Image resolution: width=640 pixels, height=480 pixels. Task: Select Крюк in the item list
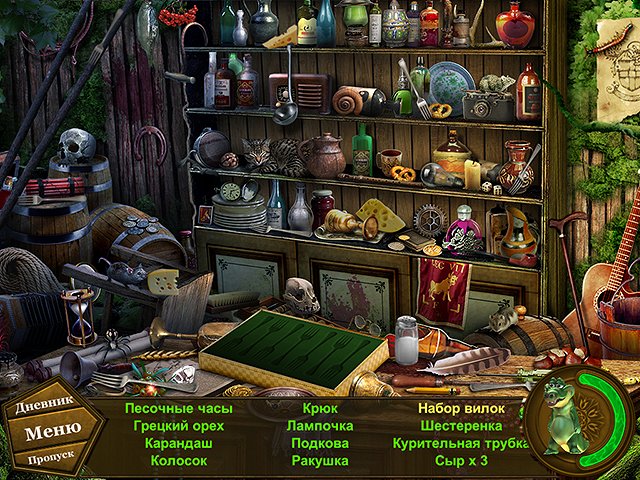pos(320,408)
